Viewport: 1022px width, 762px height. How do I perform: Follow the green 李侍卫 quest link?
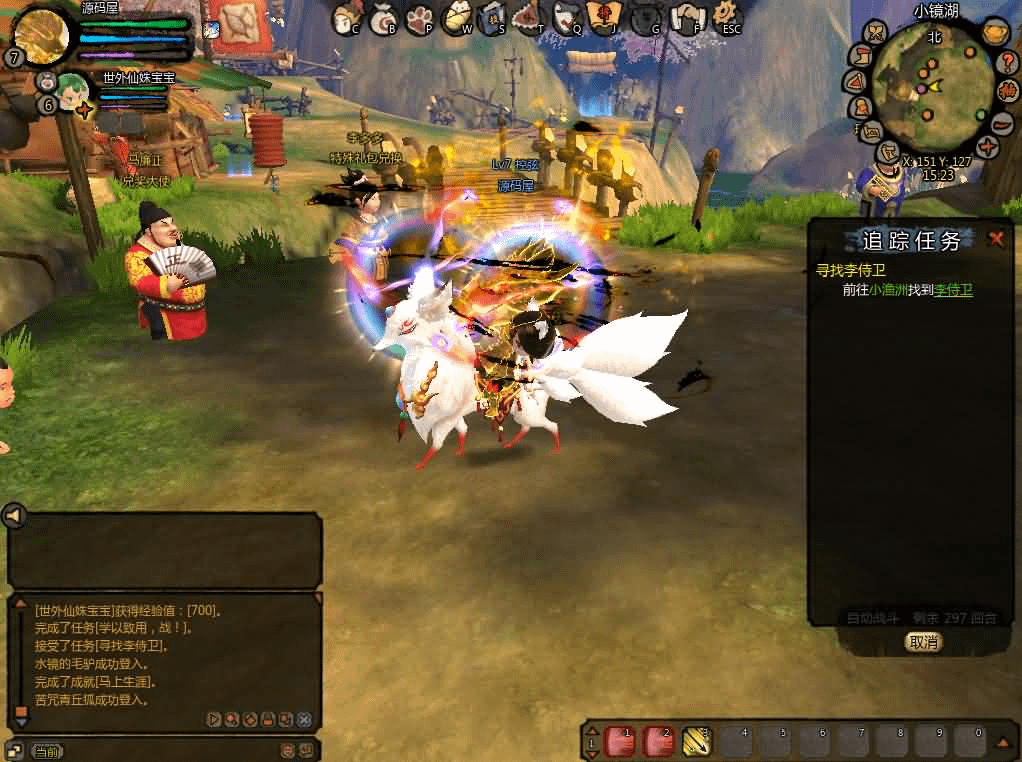[x=953, y=291]
